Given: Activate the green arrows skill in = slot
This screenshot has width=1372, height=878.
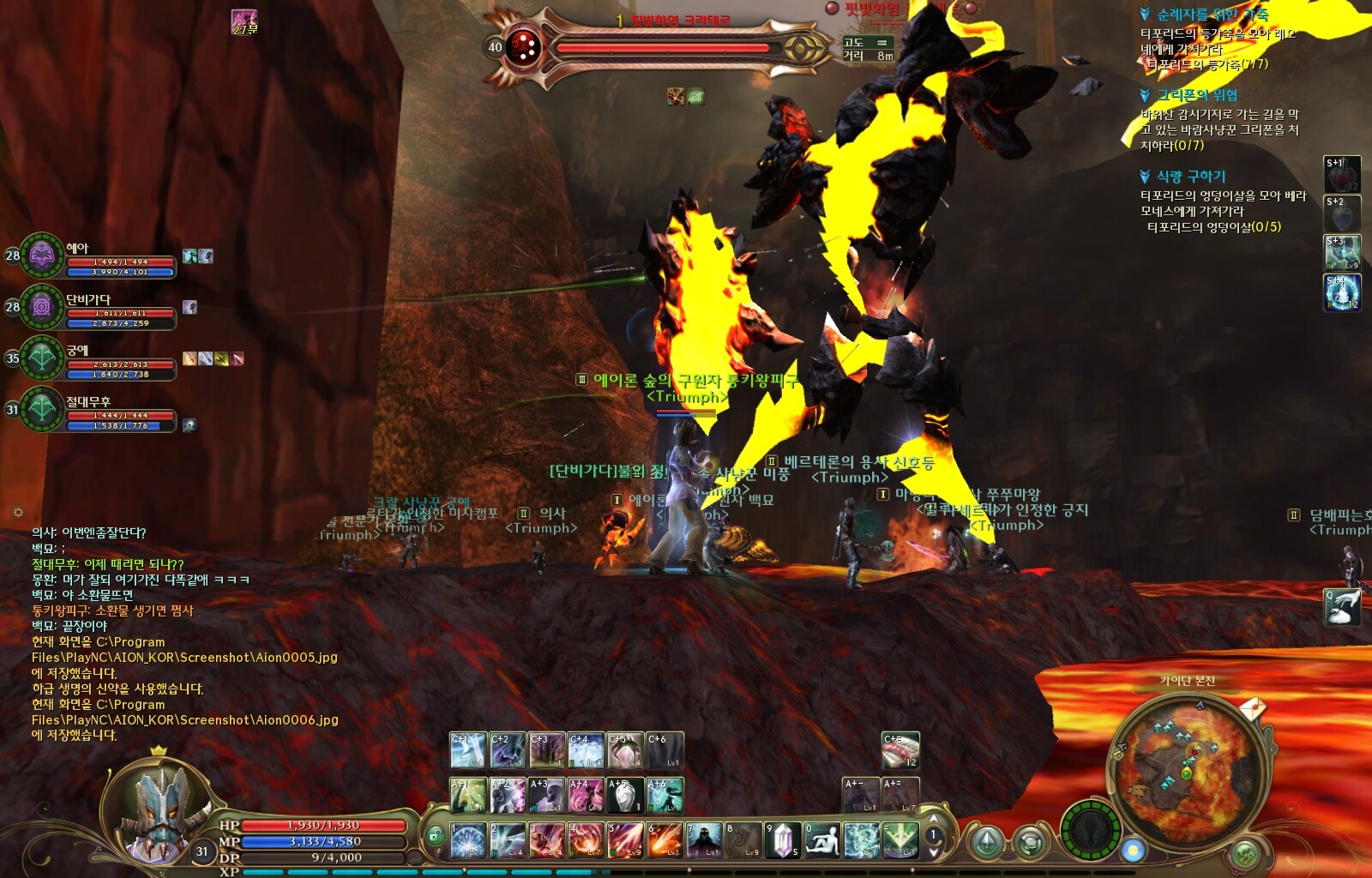Looking at the screenshot, I should 900,840.
